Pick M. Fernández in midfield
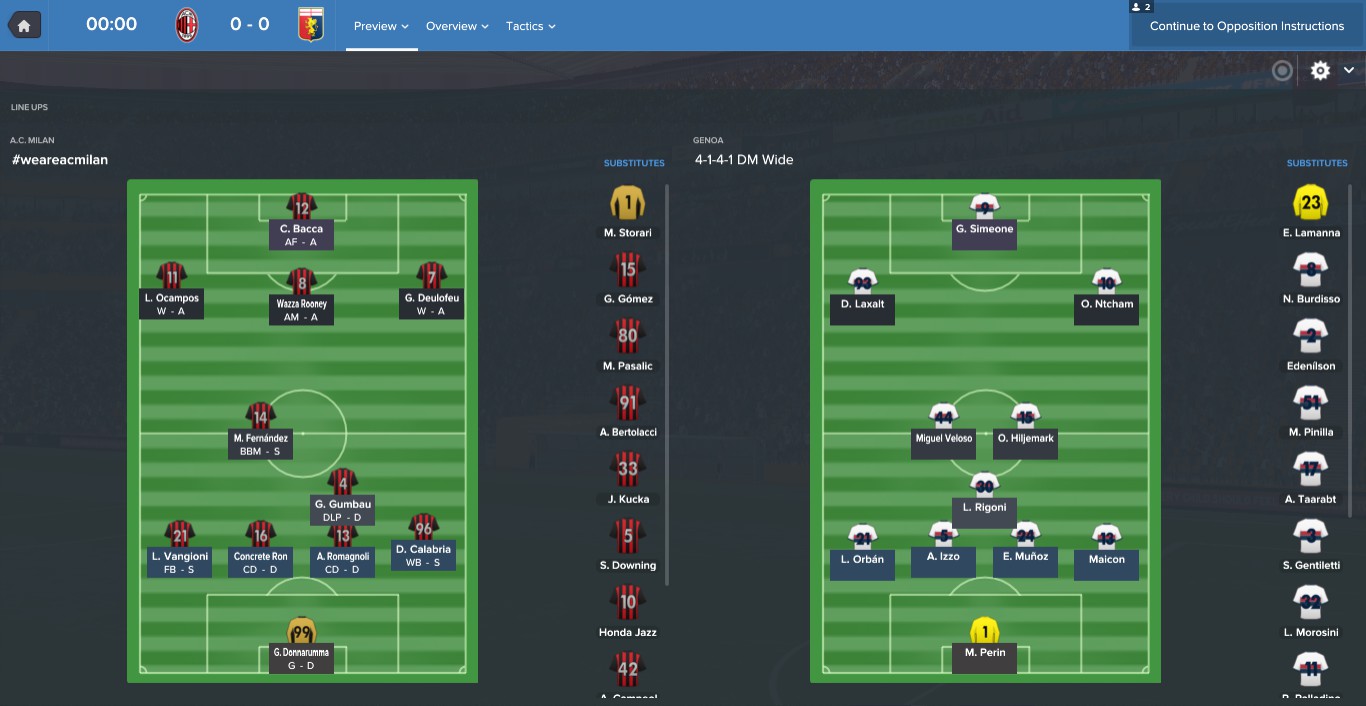 click(261, 431)
